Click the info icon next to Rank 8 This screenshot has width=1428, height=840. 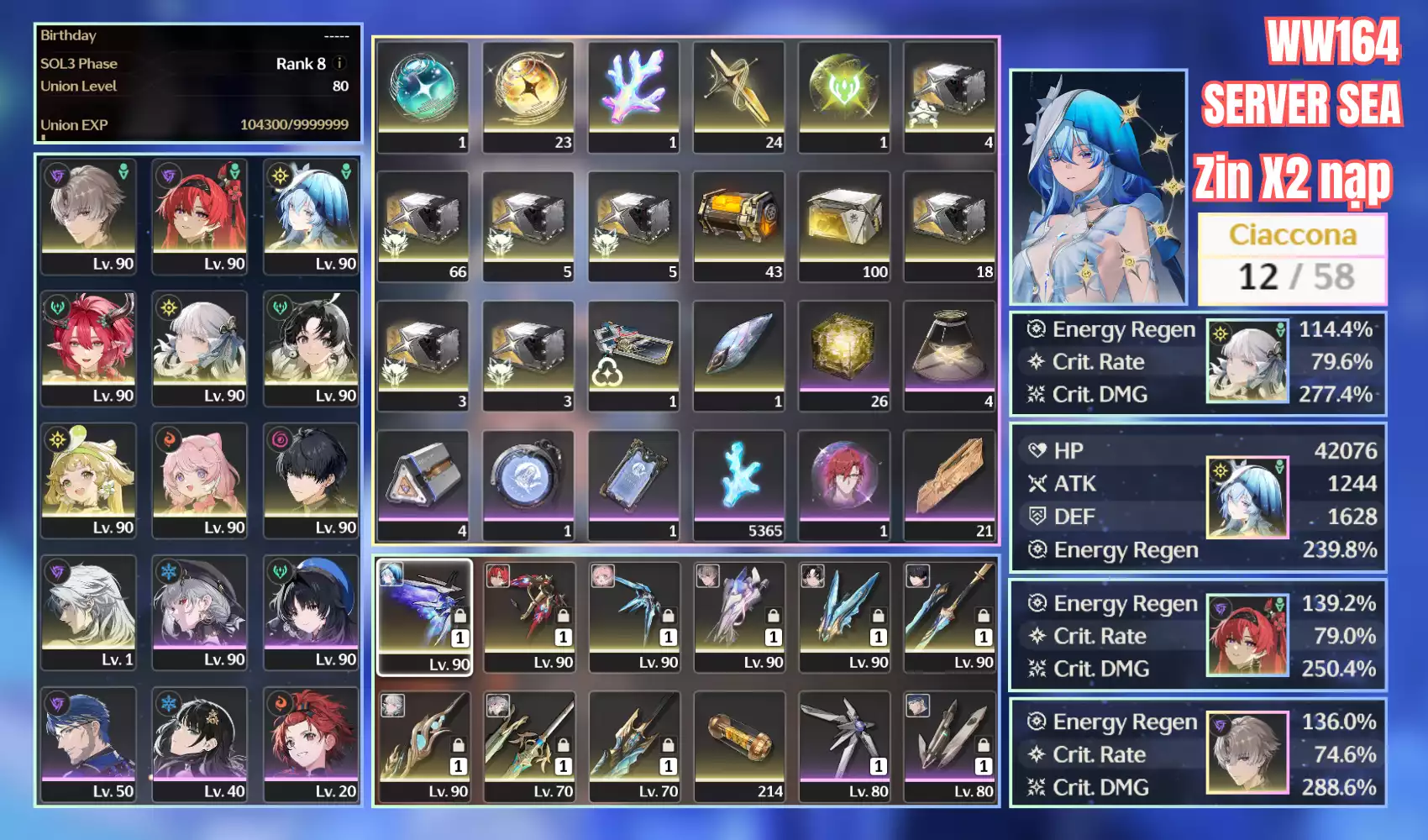click(x=339, y=63)
